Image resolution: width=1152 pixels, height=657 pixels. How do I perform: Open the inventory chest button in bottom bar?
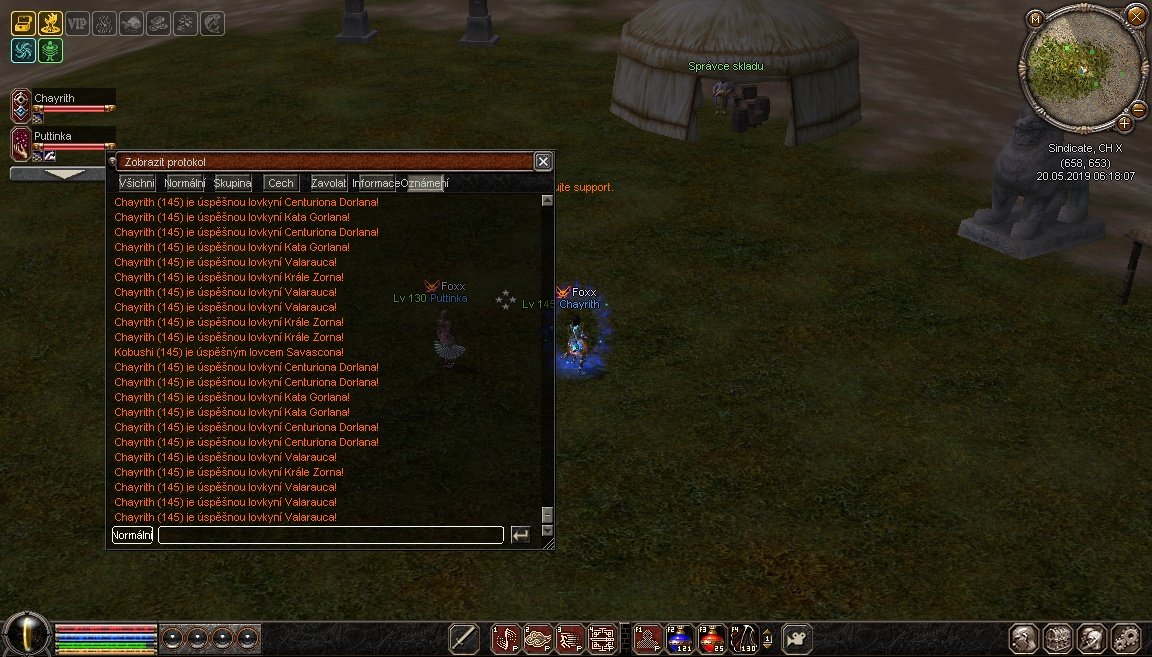1058,638
